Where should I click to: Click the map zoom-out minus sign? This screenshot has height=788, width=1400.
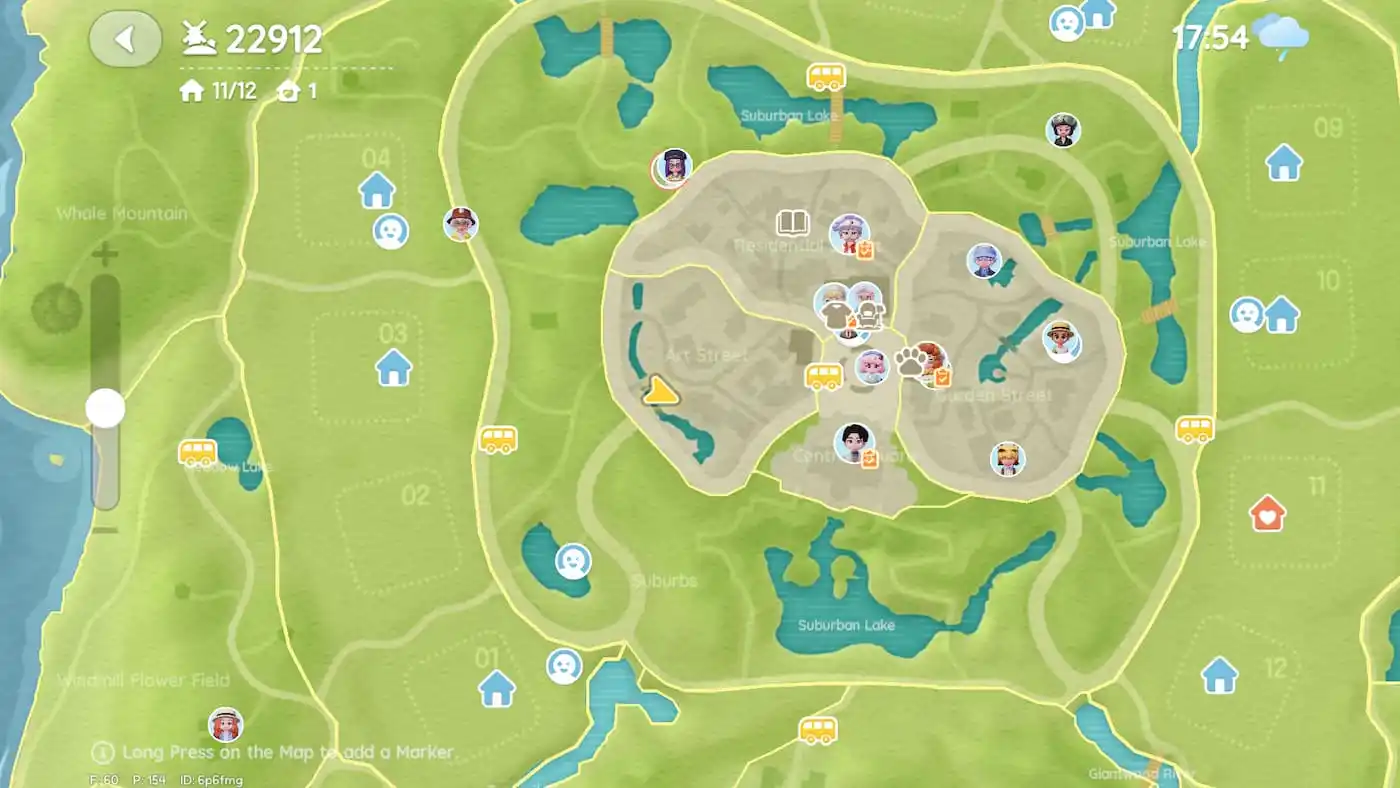104,530
